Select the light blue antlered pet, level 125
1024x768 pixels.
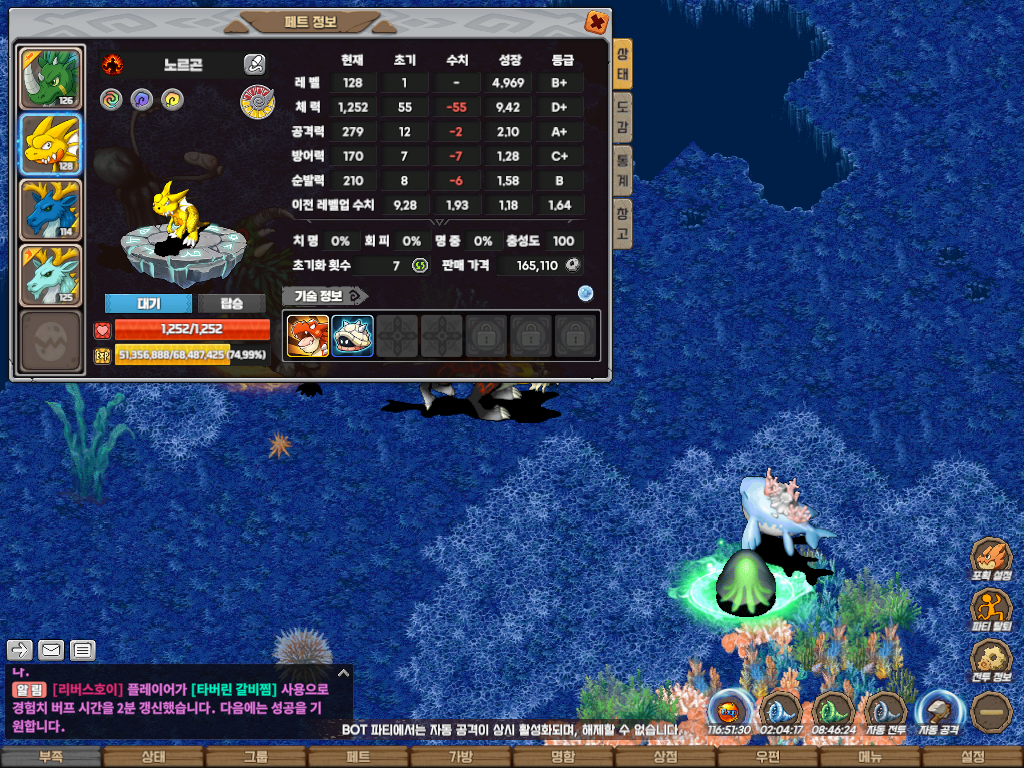[x=50, y=275]
